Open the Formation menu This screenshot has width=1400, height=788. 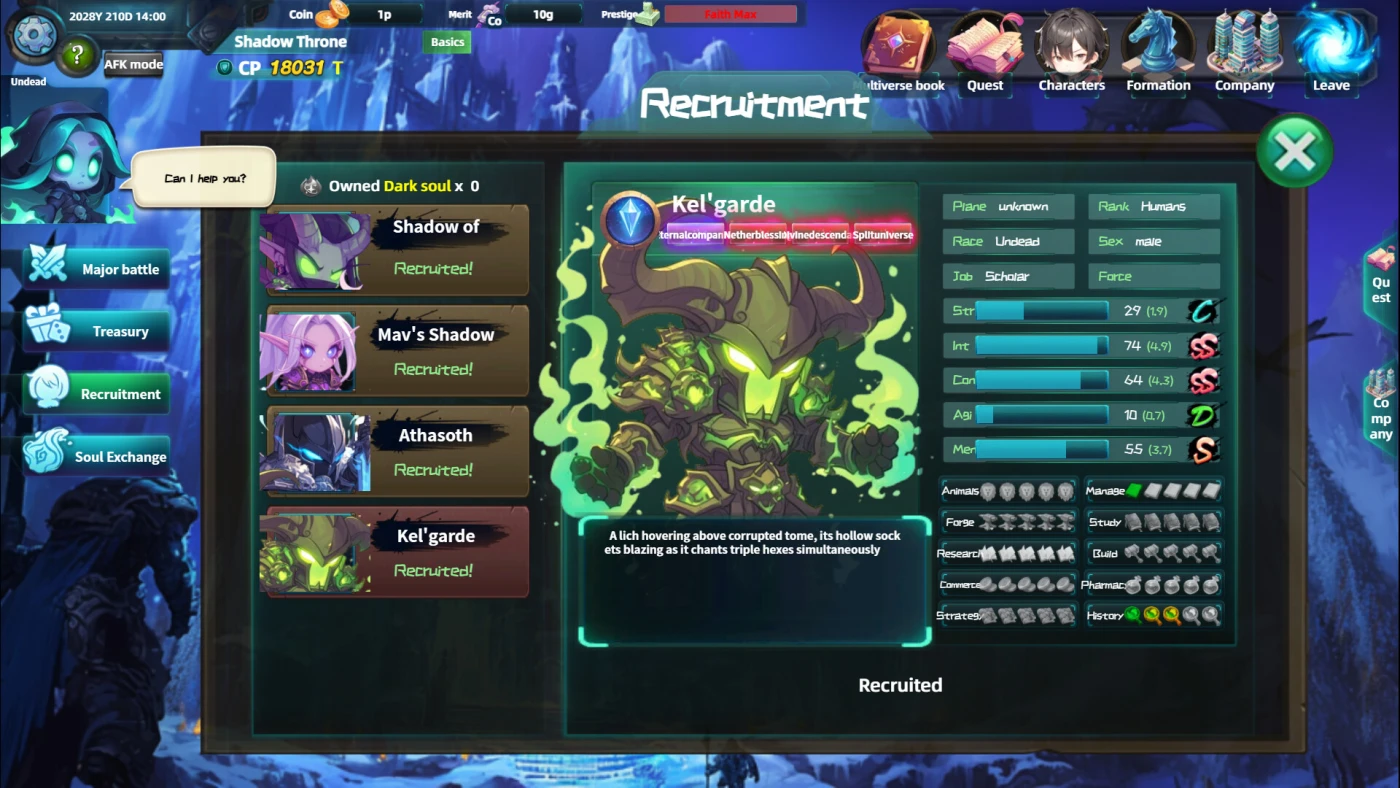coord(1158,52)
